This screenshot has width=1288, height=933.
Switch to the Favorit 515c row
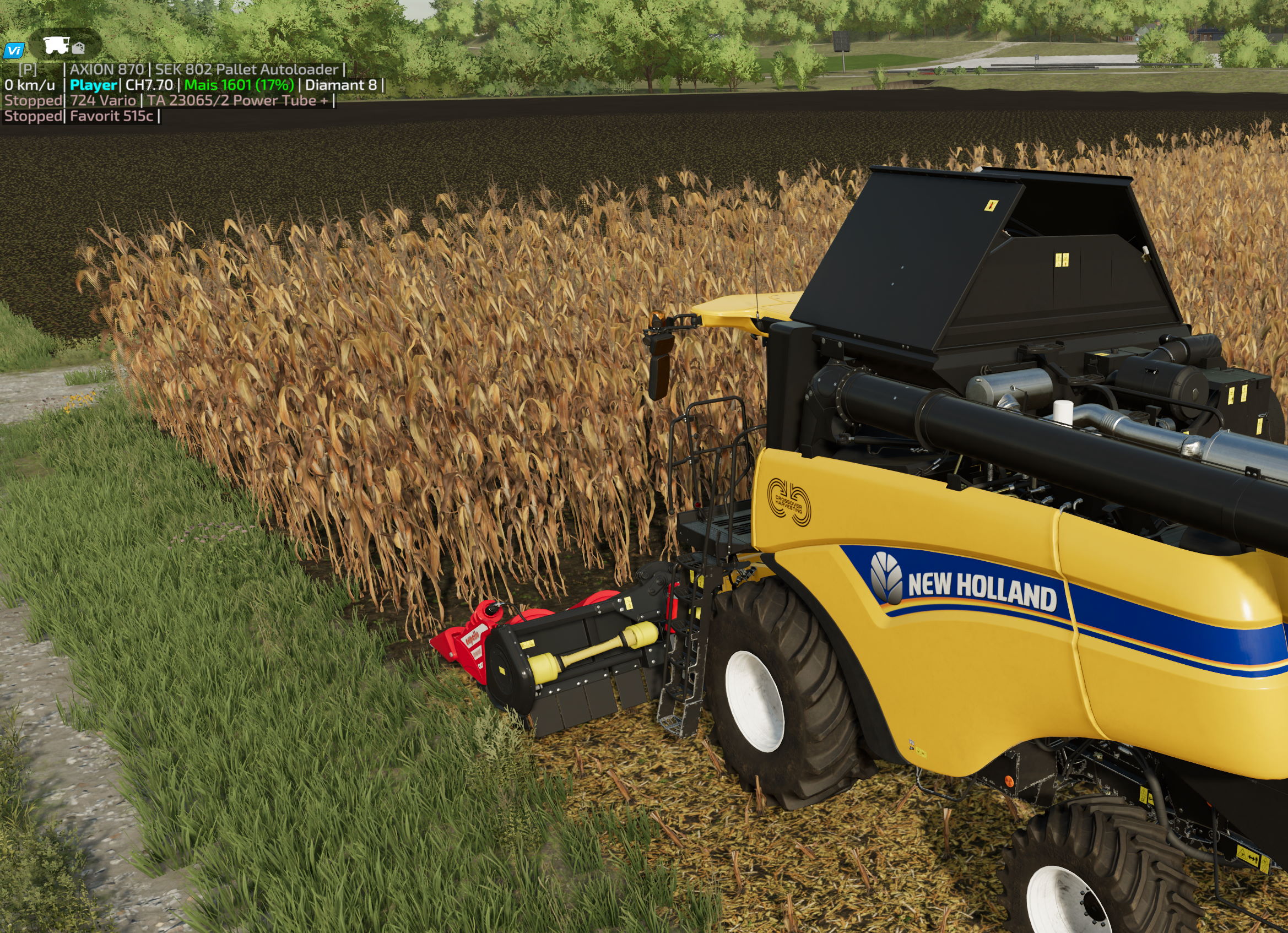click(x=111, y=116)
